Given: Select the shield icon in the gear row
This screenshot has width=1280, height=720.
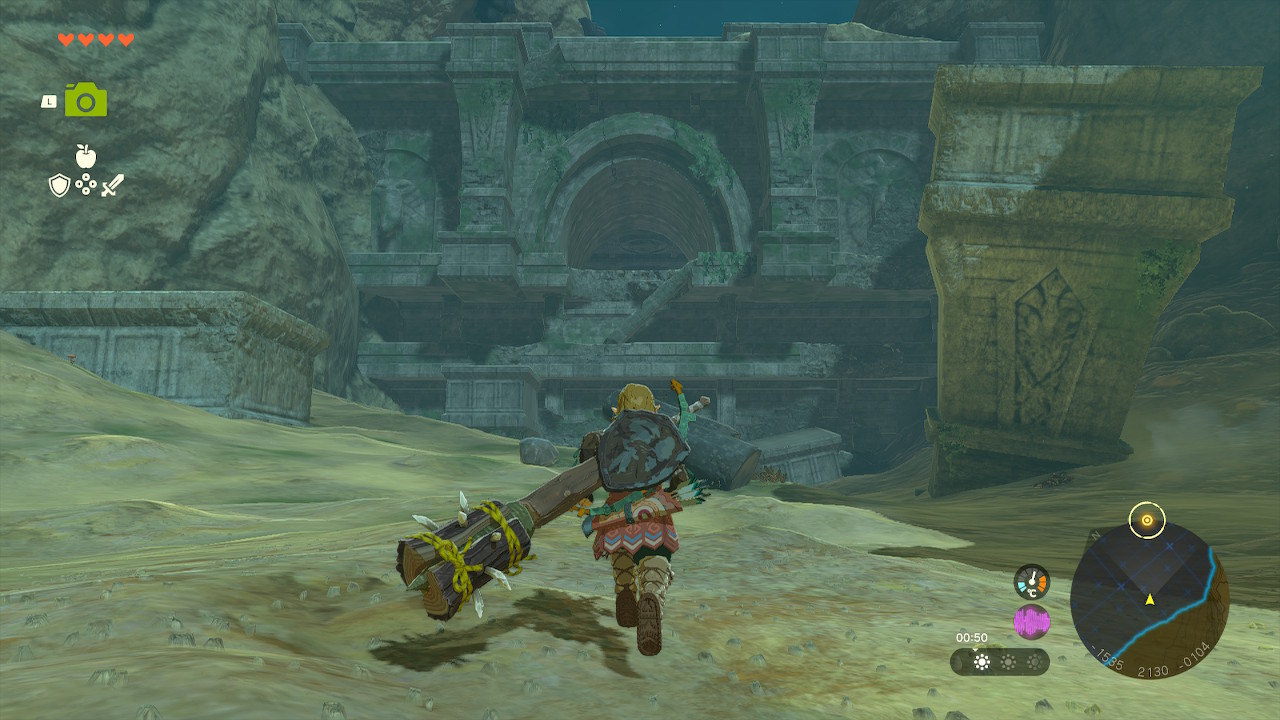Looking at the screenshot, I should click(x=59, y=185).
